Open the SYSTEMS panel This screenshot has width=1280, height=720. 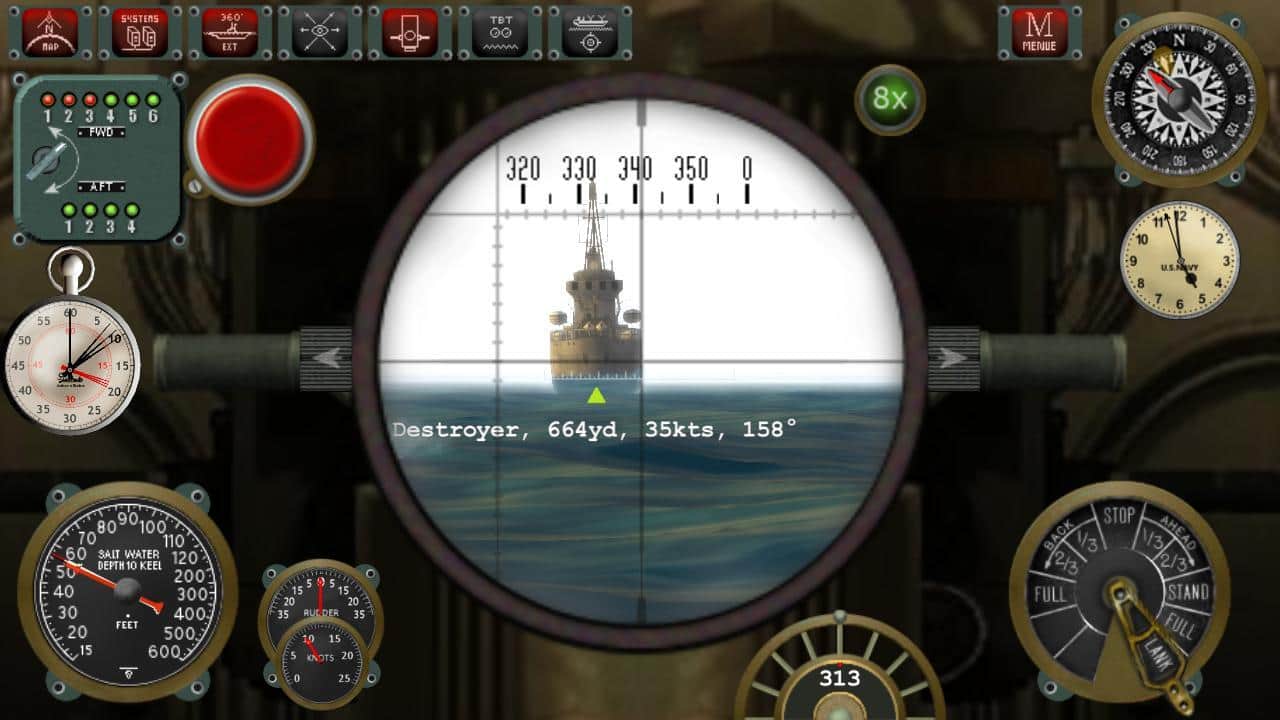[x=140, y=32]
